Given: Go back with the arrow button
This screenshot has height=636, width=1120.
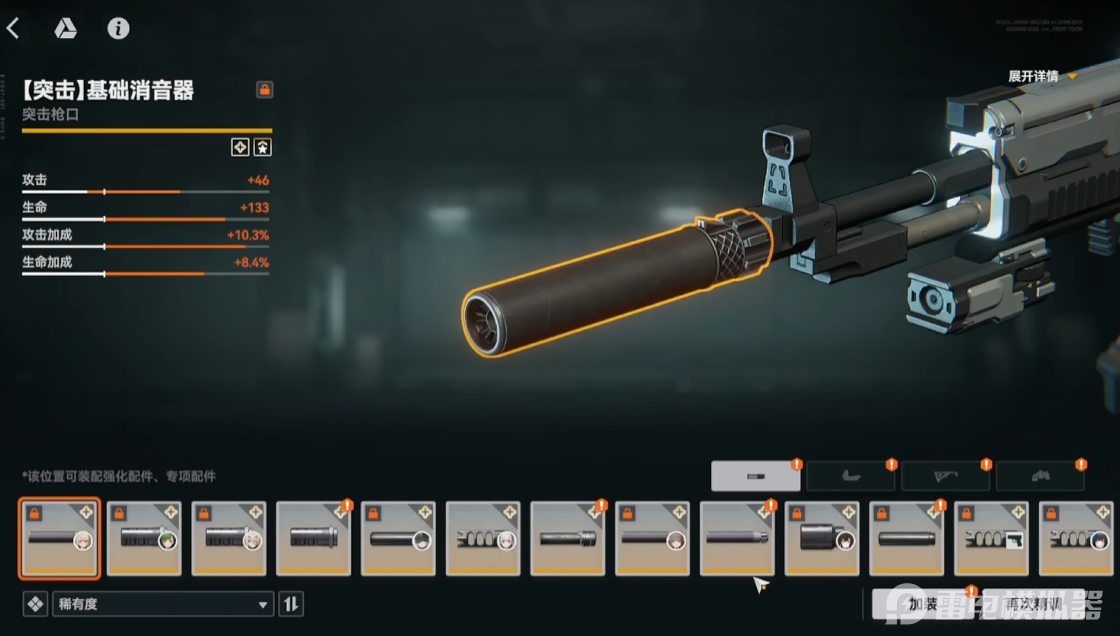Looking at the screenshot, I should click(x=13, y=28).
